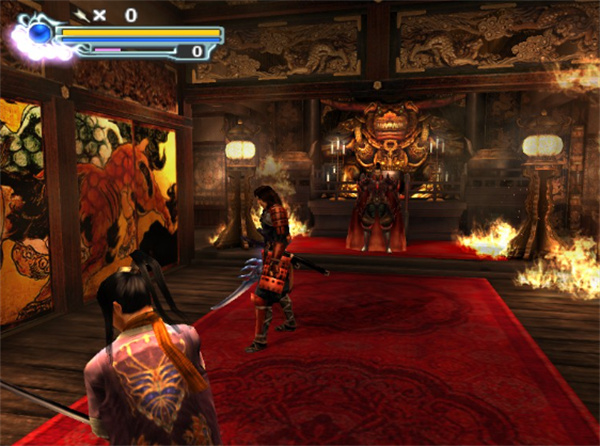
Task: Select the arrow ammo icon
Action: click(x=81, y=13)
